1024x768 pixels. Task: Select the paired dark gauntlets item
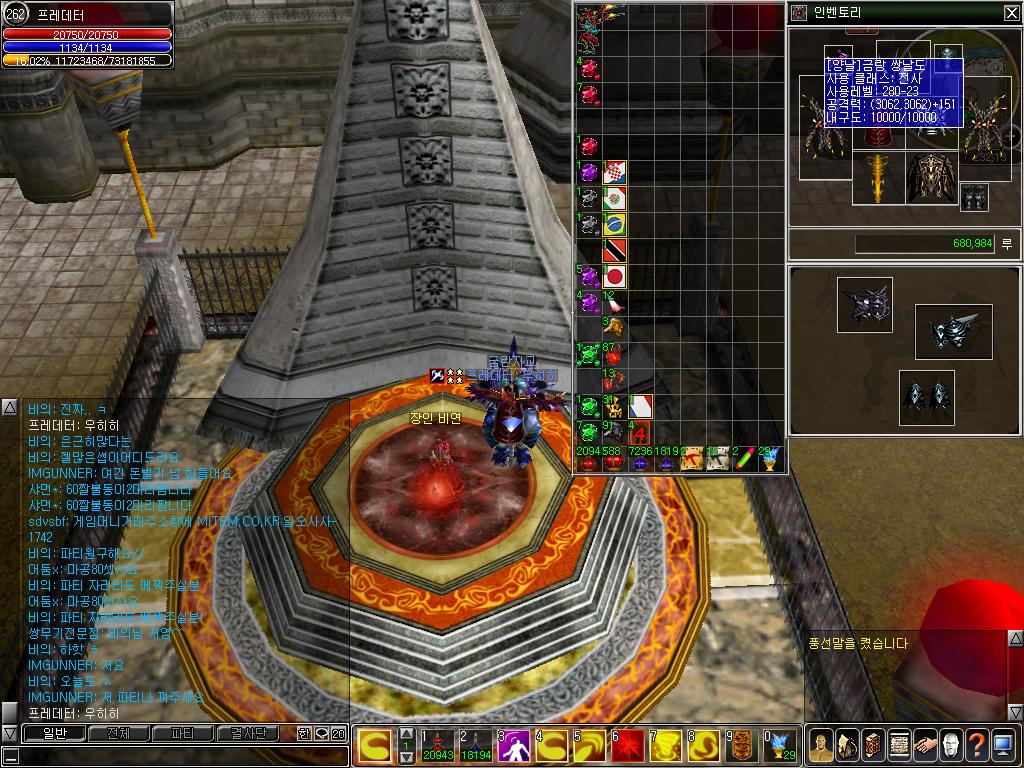pos(925,396)
